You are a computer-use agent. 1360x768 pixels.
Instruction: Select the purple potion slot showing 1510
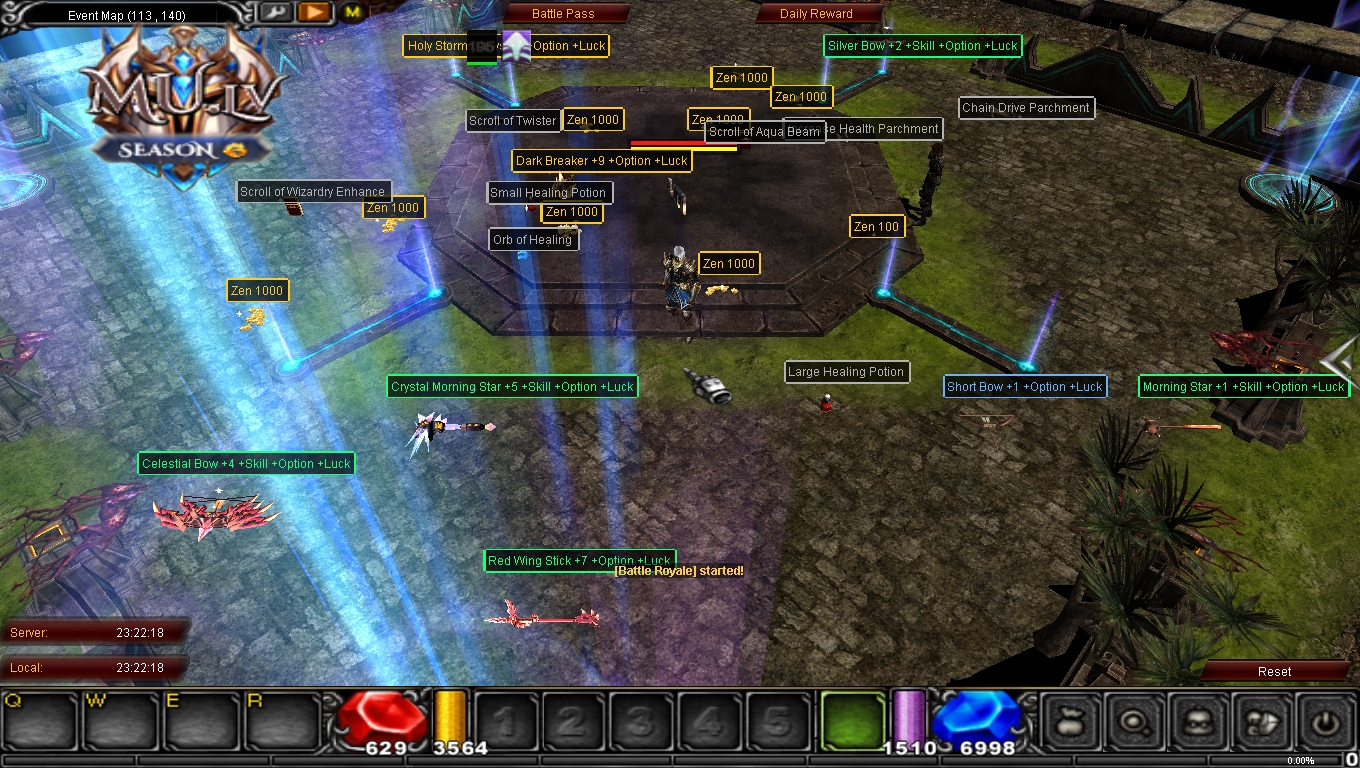click(x=910, y=718)
